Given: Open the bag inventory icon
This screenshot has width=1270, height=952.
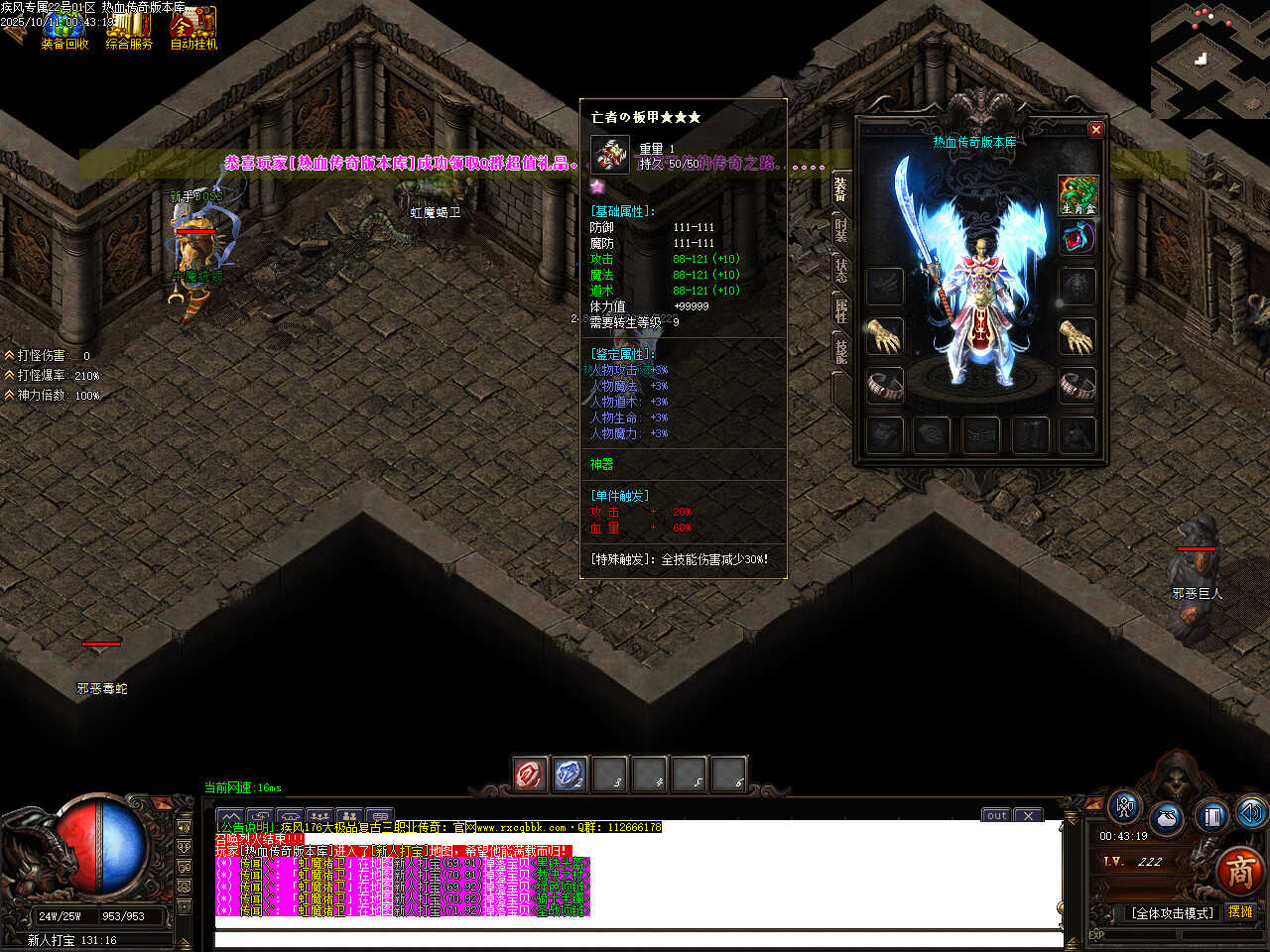Looking at the screenshot, I should [x=1167, y=819].
